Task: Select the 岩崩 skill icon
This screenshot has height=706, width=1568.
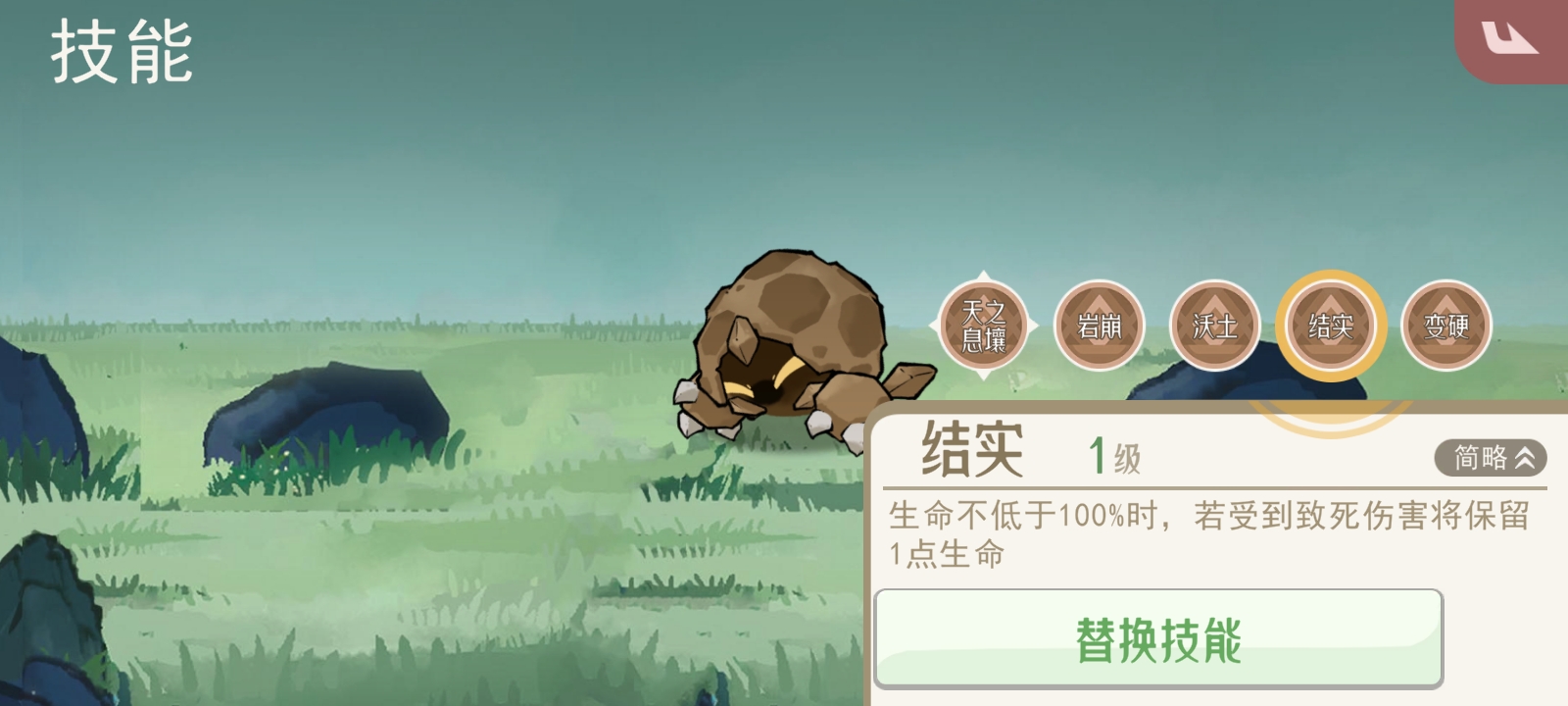Action: [x=1099, y=326]
